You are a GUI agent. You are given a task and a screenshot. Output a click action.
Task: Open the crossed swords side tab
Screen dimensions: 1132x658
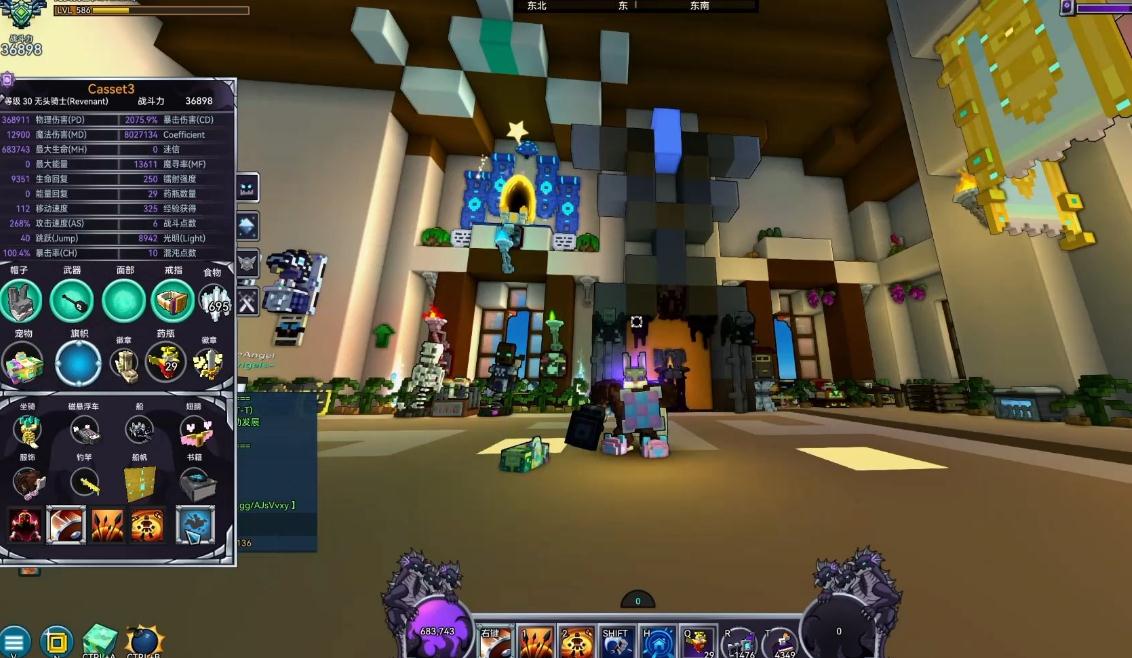246,301
